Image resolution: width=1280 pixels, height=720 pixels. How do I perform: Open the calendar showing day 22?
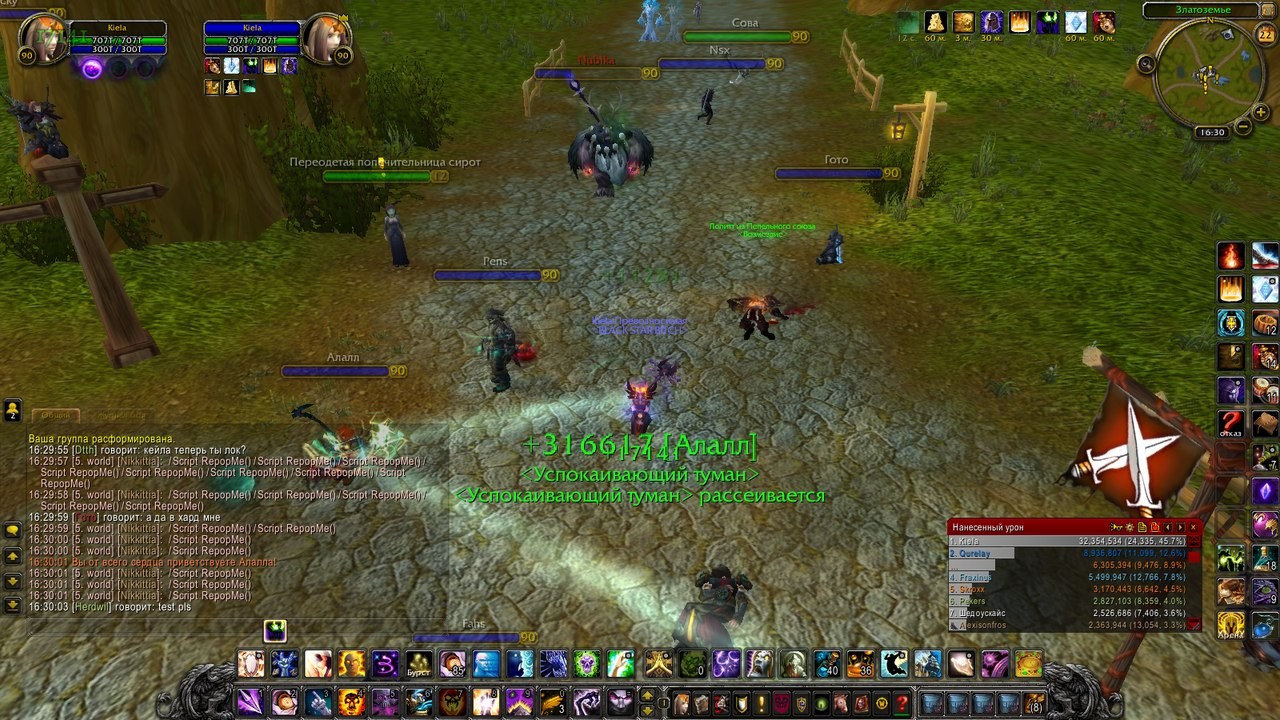point(1264,35)
